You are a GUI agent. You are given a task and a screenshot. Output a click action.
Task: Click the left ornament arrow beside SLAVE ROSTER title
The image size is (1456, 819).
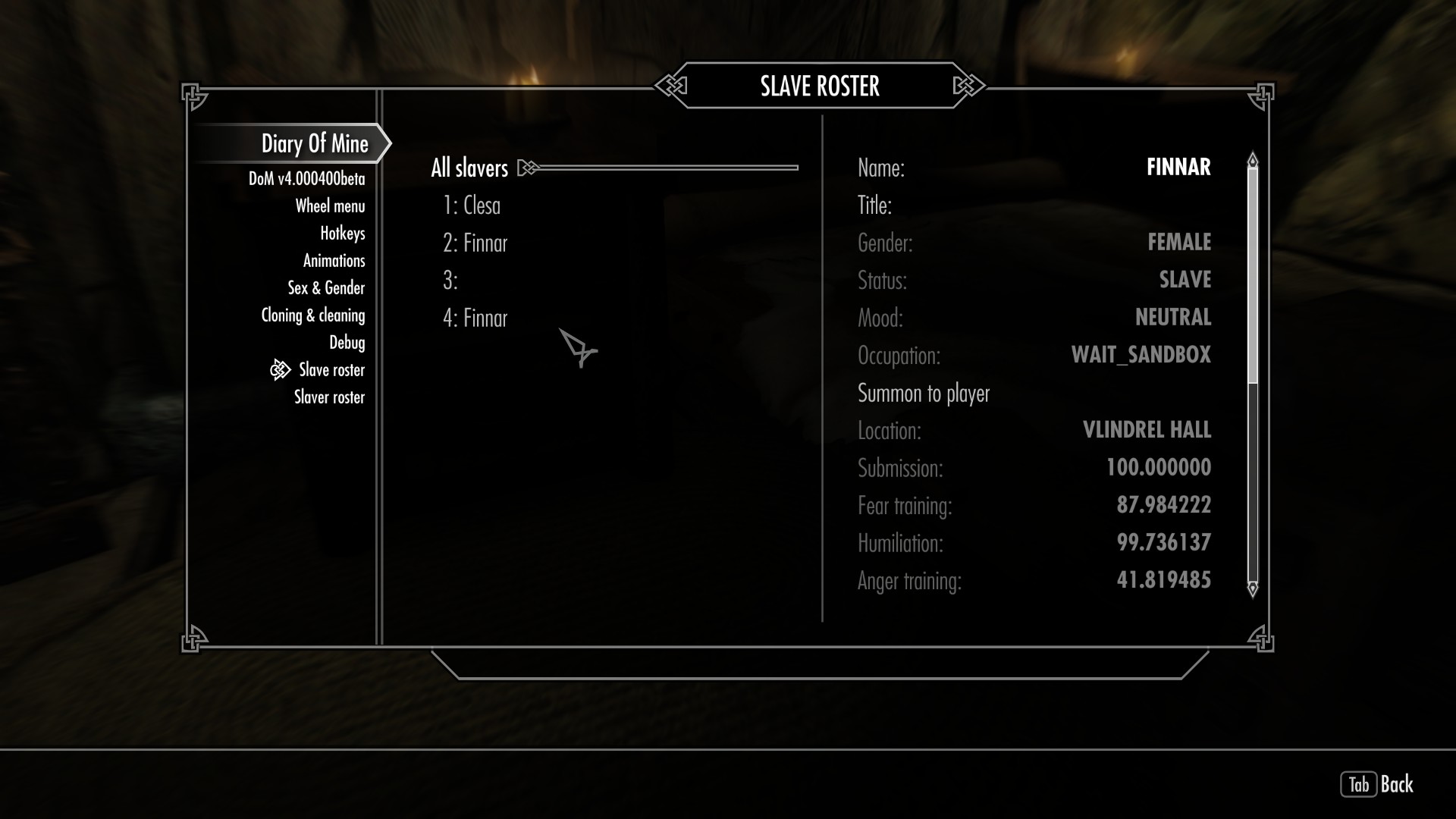(671, 86)
